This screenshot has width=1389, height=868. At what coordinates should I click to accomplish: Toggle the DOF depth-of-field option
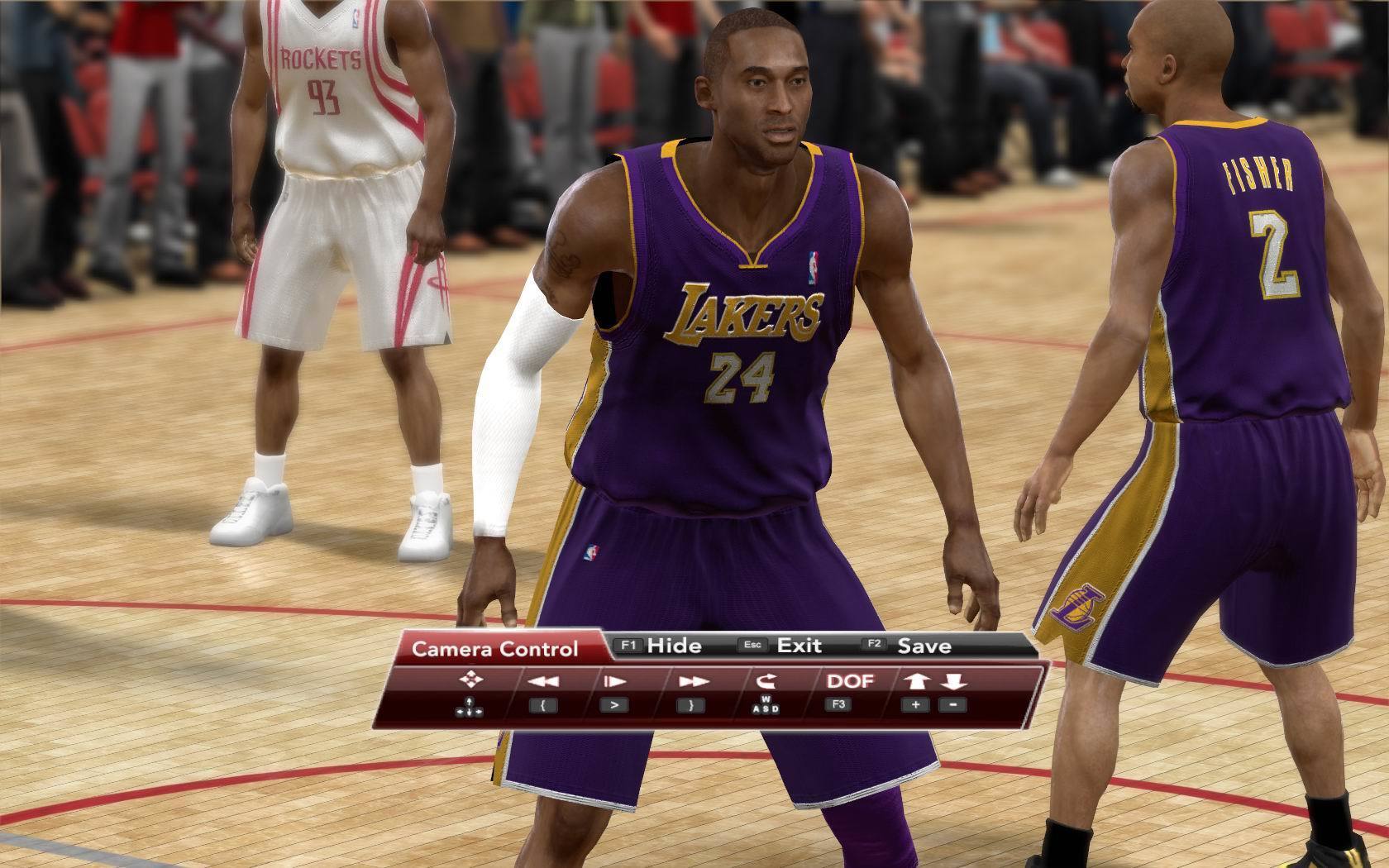click(x=850, y=681)
